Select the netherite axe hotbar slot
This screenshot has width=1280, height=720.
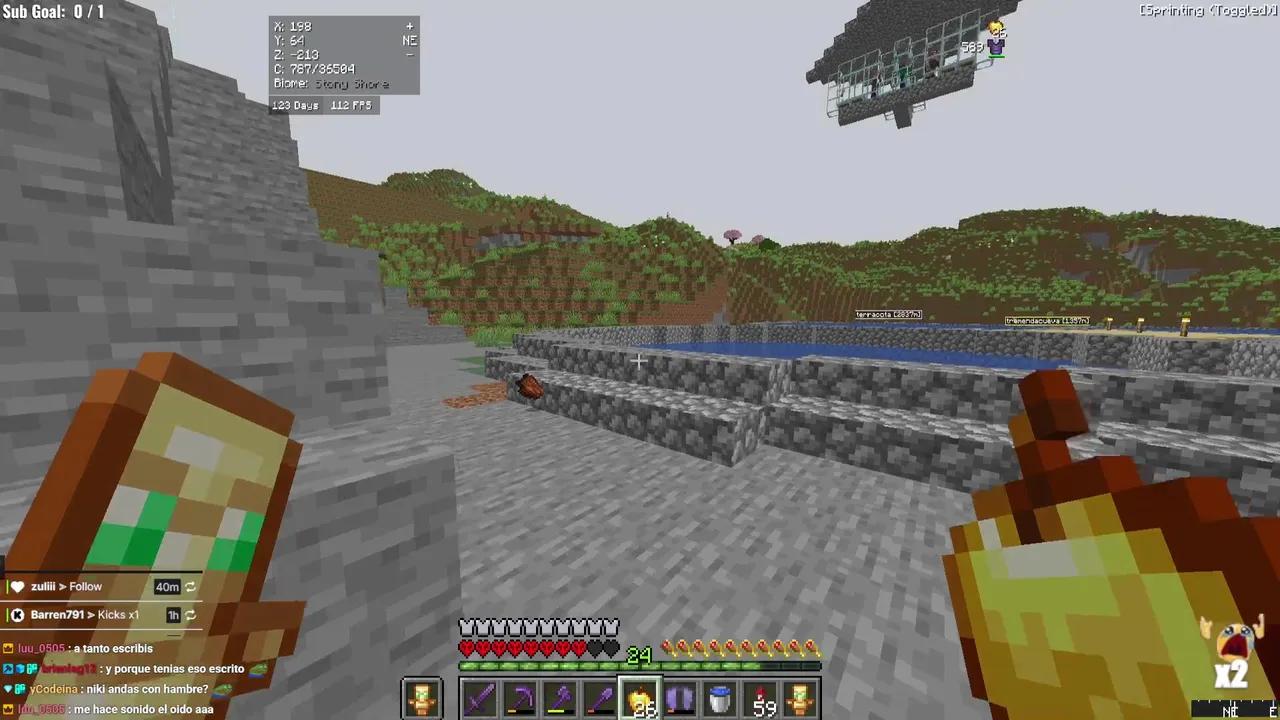tap(558, 697)
